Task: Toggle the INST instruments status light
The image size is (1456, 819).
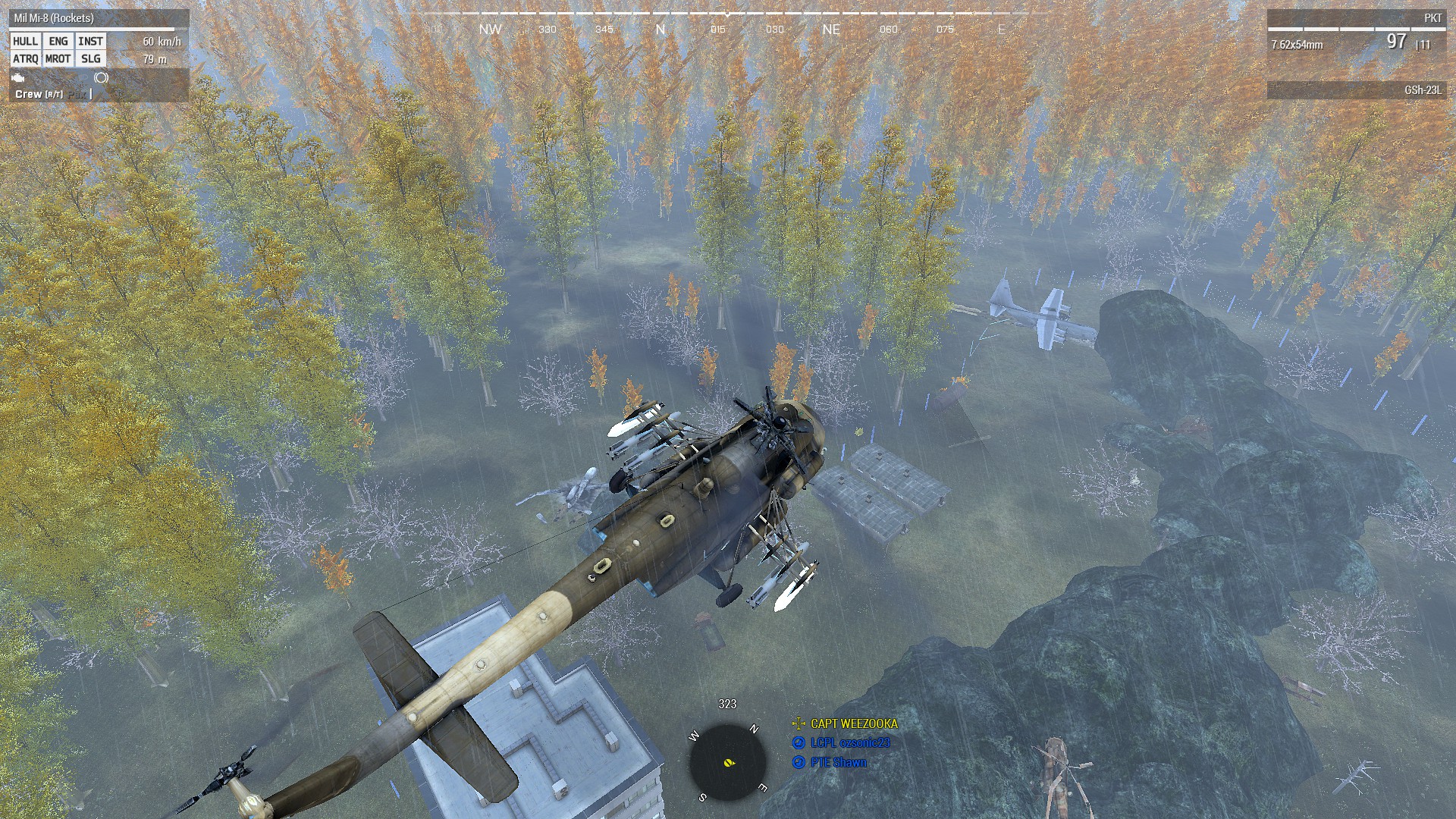Action: coord(91,42)
